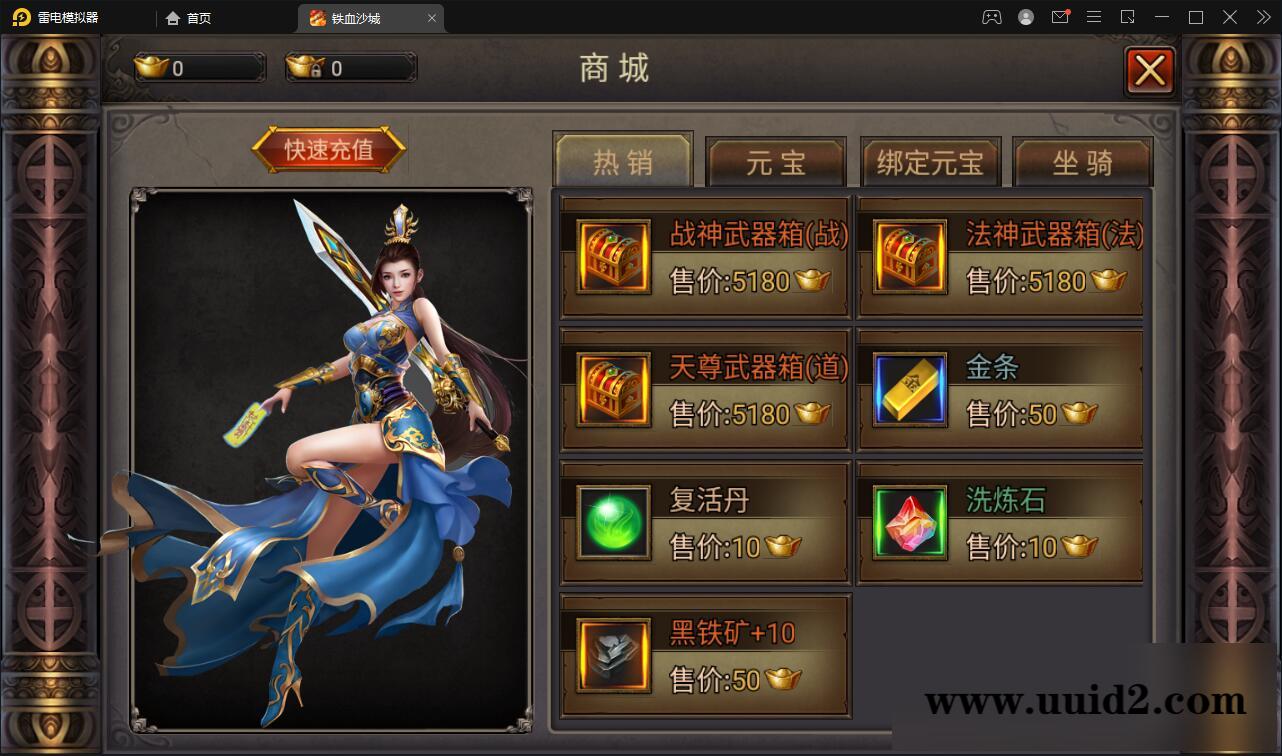Image resolution: width=1282 pixels, height=756 pixels.
Task: Click the green 复活丹 pill icon
Action: [612, 522]
